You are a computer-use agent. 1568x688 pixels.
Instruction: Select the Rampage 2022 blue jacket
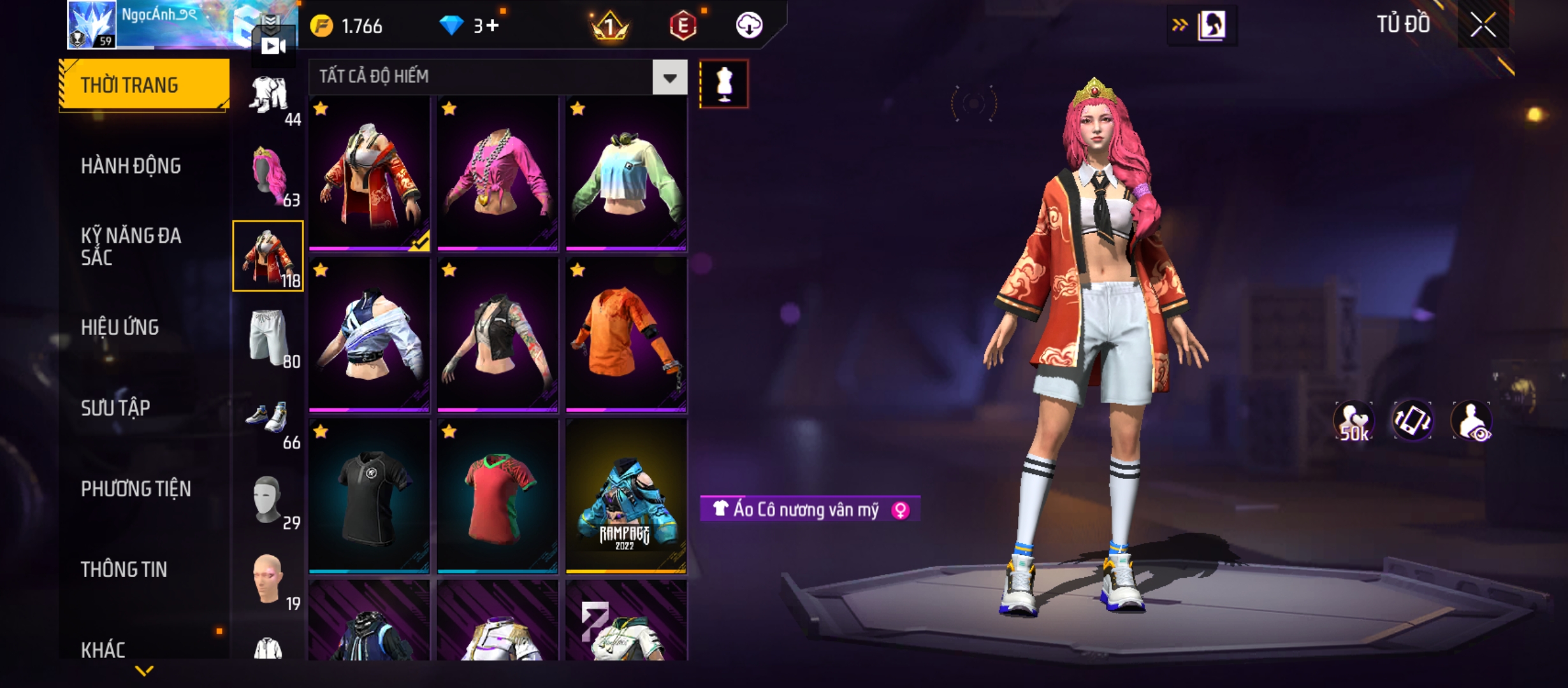pyautogui.click(x=626, y=496)
